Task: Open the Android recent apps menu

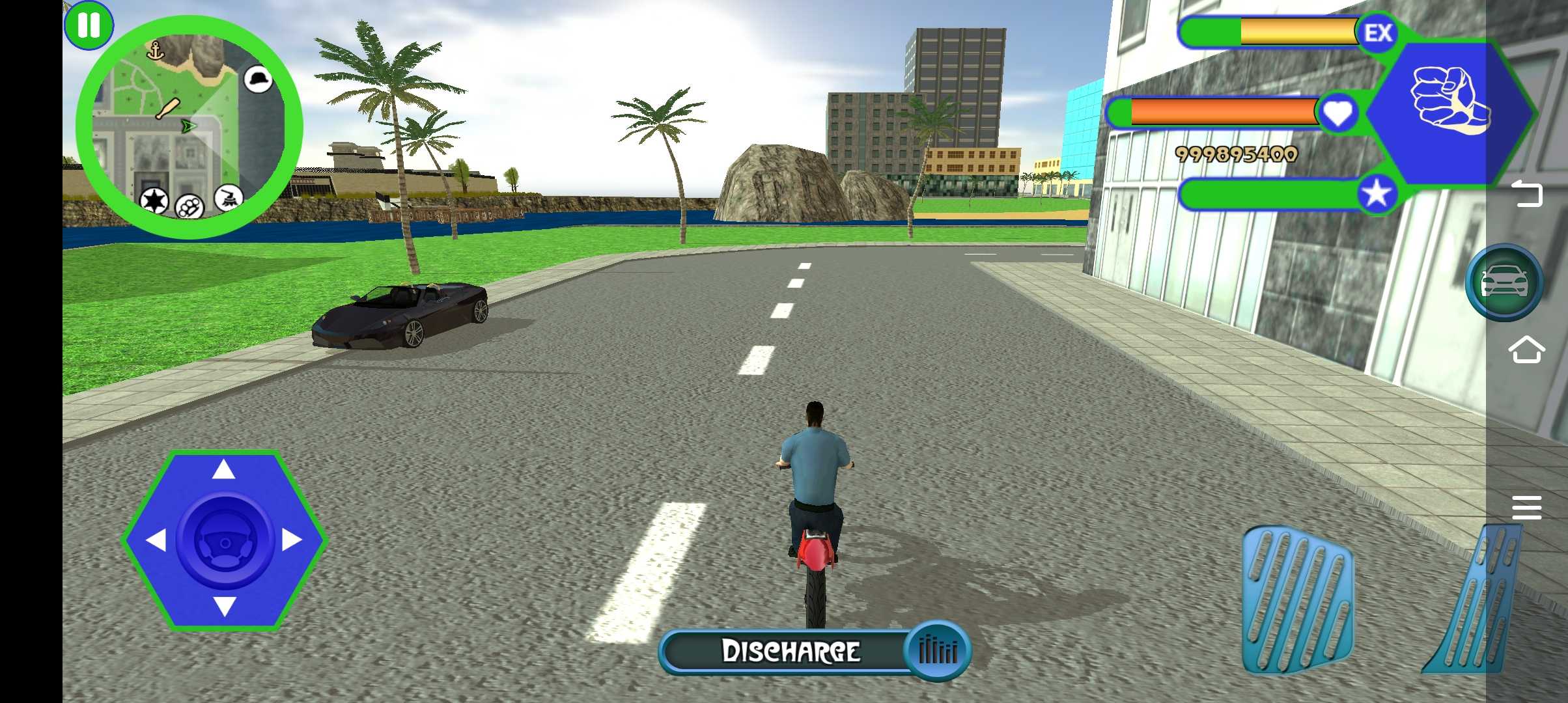Action: [x=1526, y=507]
